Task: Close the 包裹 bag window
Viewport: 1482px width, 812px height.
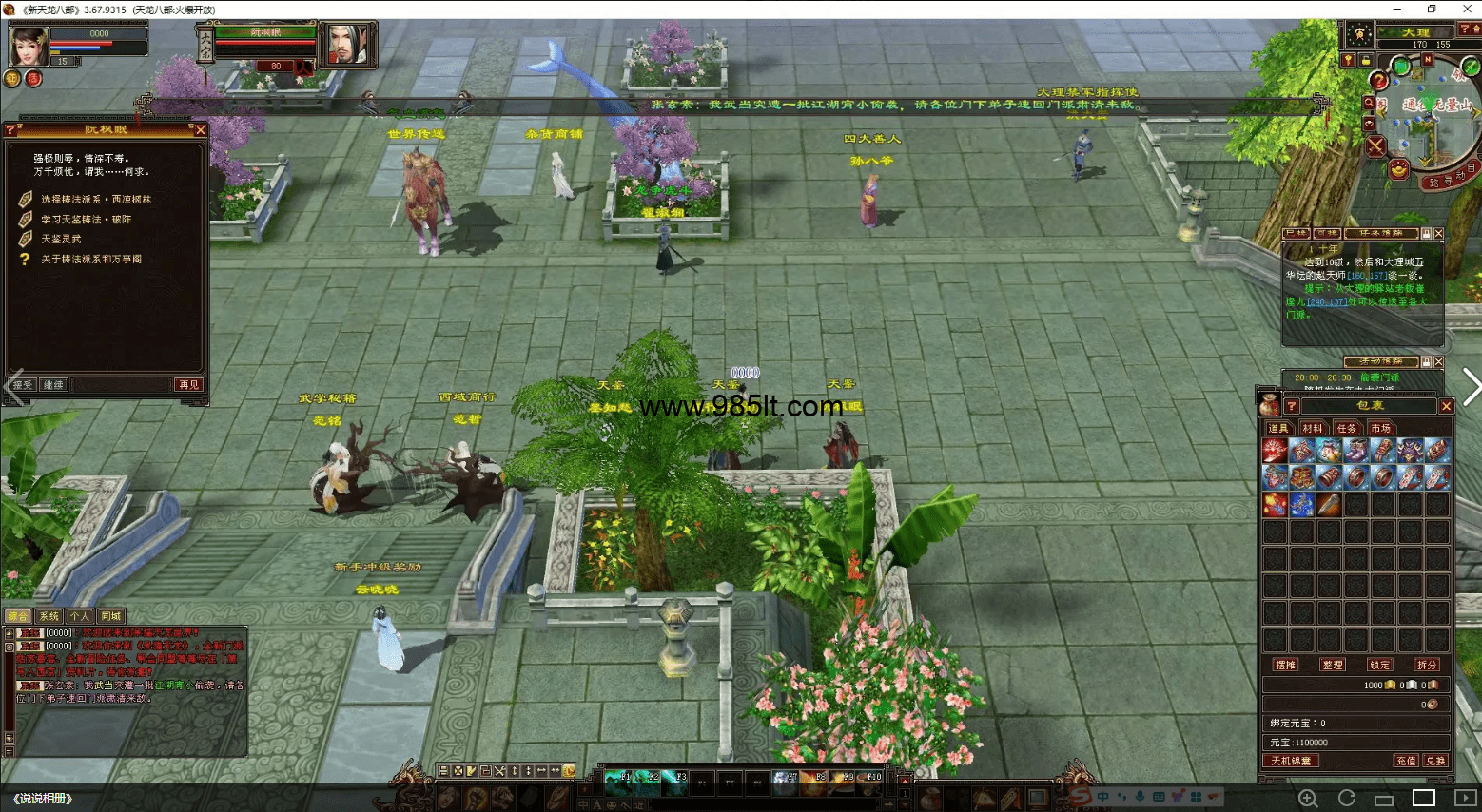Action: pyautogui.click(x=1446, y=407)
